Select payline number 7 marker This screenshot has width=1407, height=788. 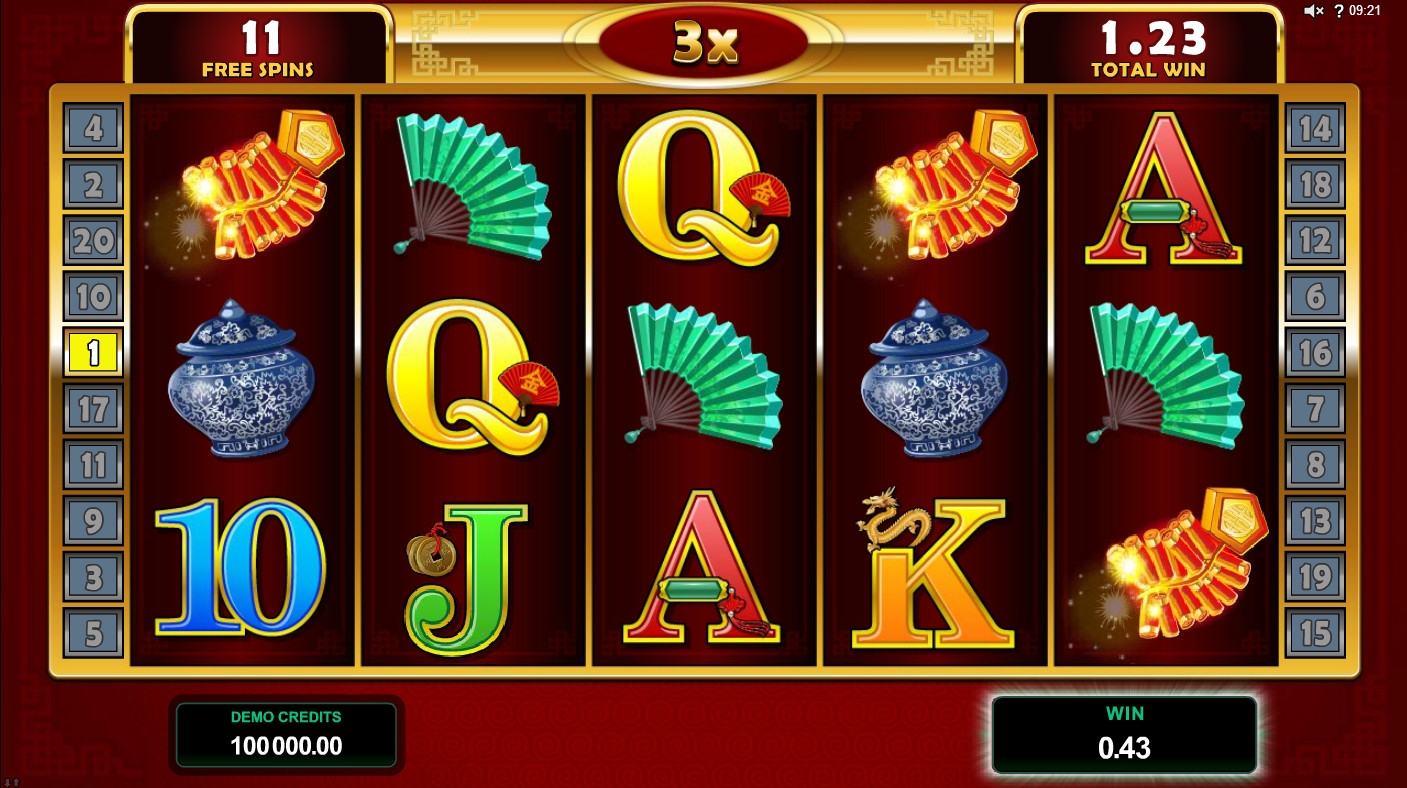coord(1315,409)
